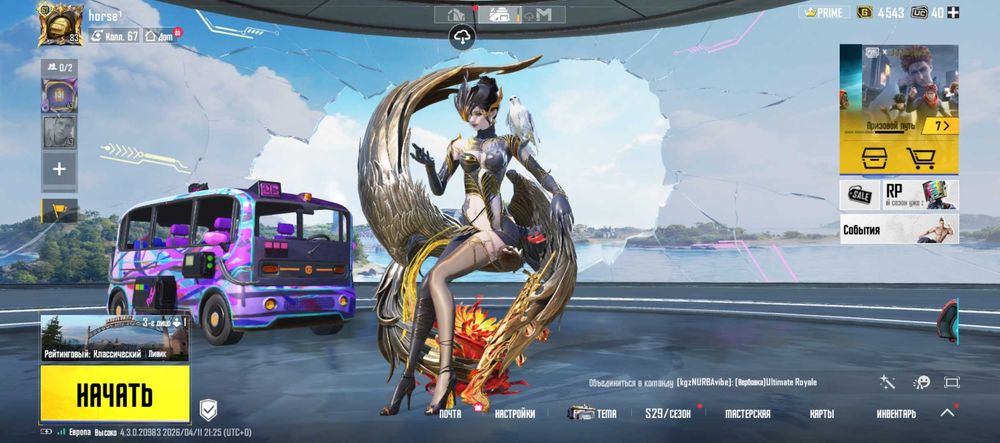Go to the МАСТЕРСКАЯ workshop
1000x443 pixels.
pos(747,414)
